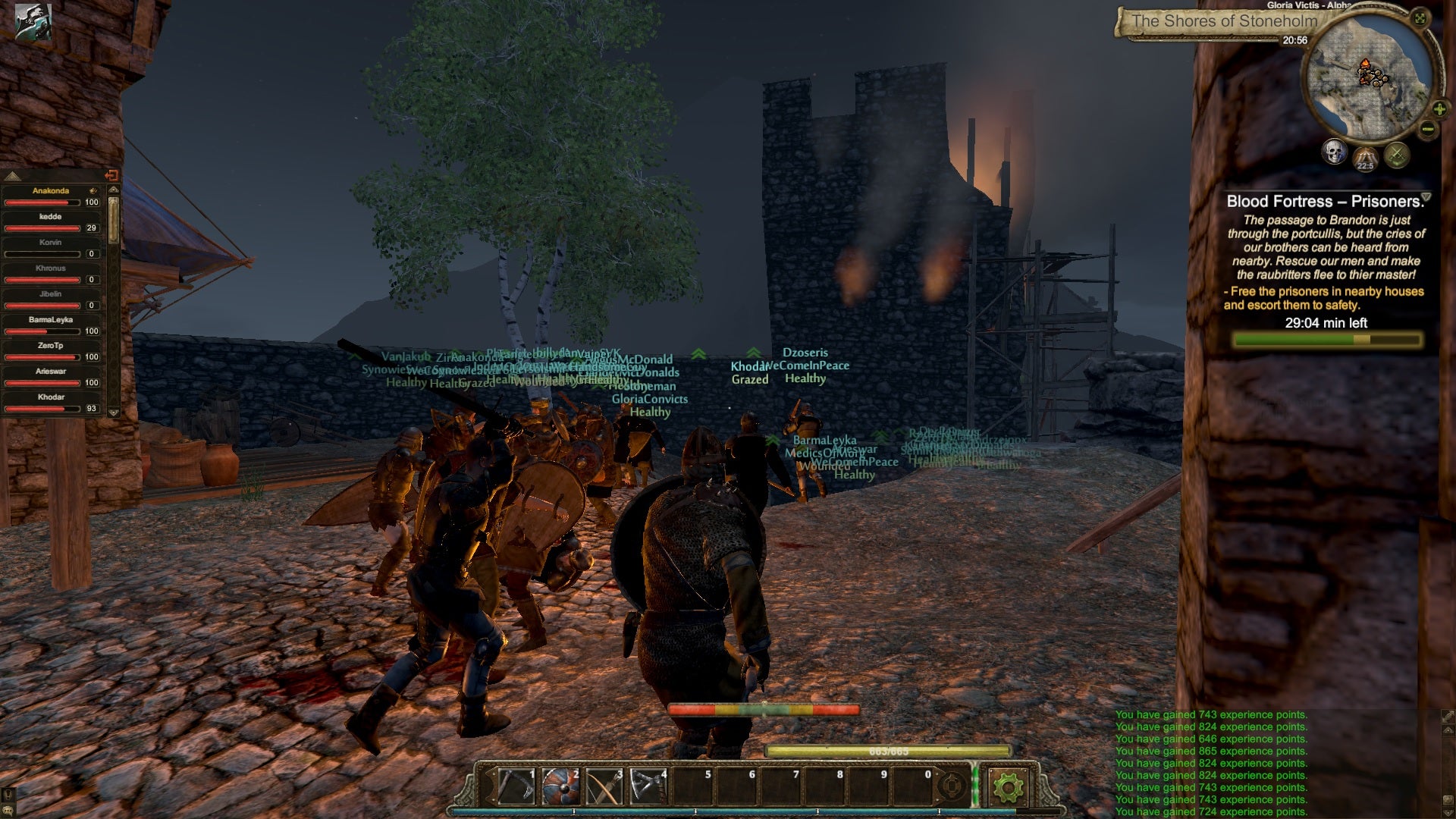Select party member kedde
The image size is (1456, 819).
[51, 217]
